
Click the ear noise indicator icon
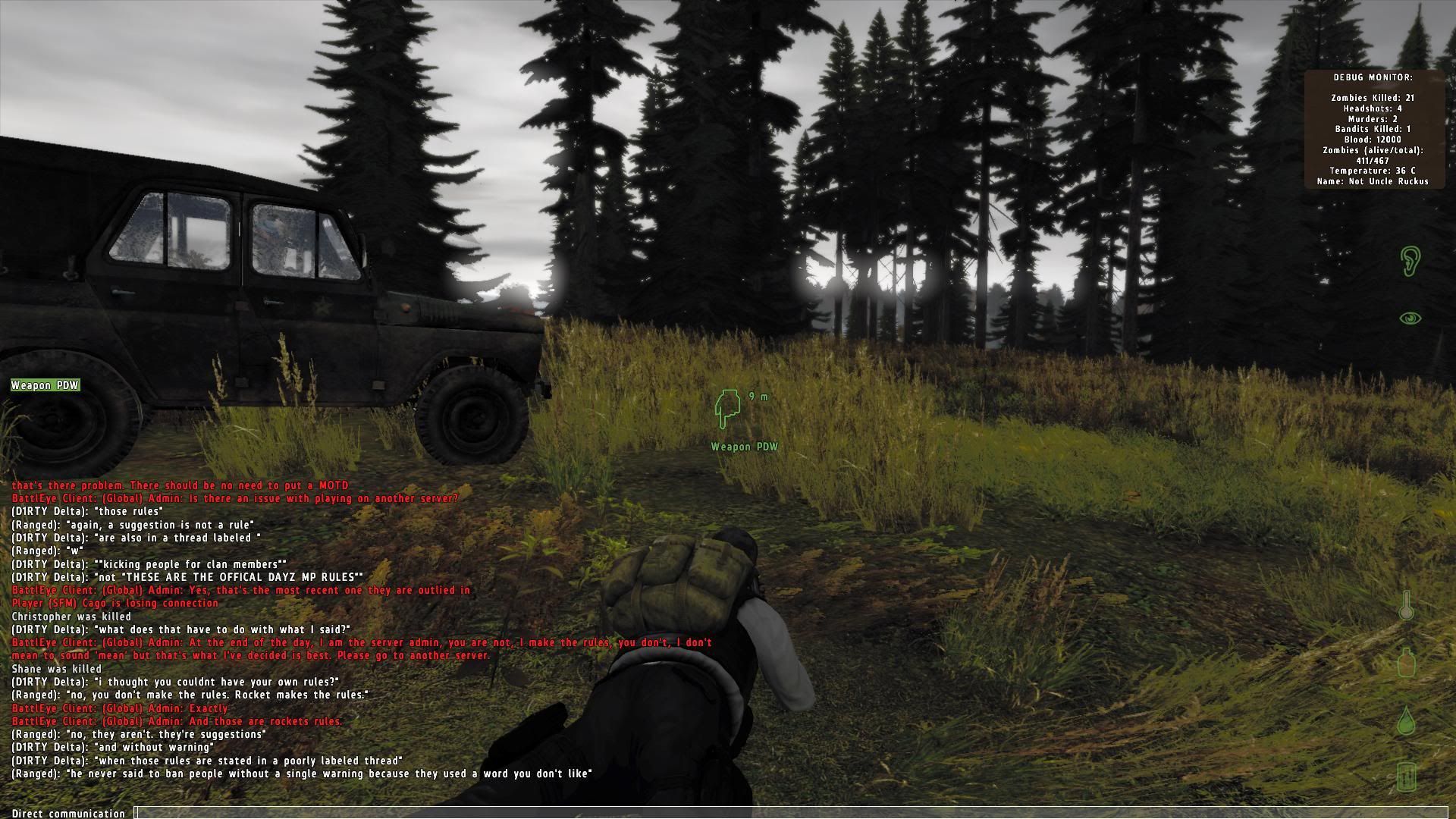(x=1409, y=261)
